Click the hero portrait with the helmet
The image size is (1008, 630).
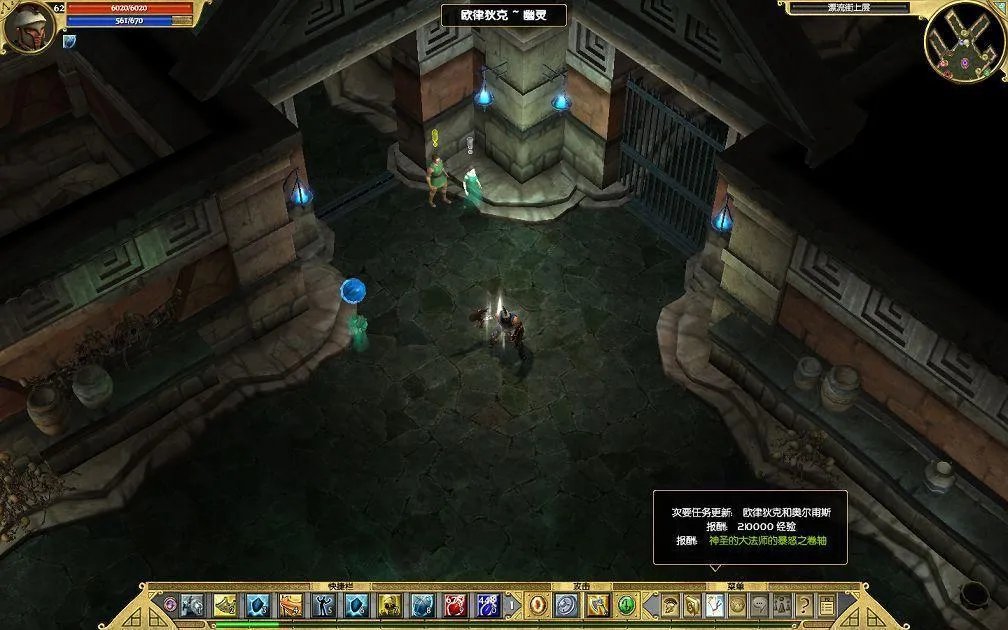pyautogui.click(x=27, y=27)
